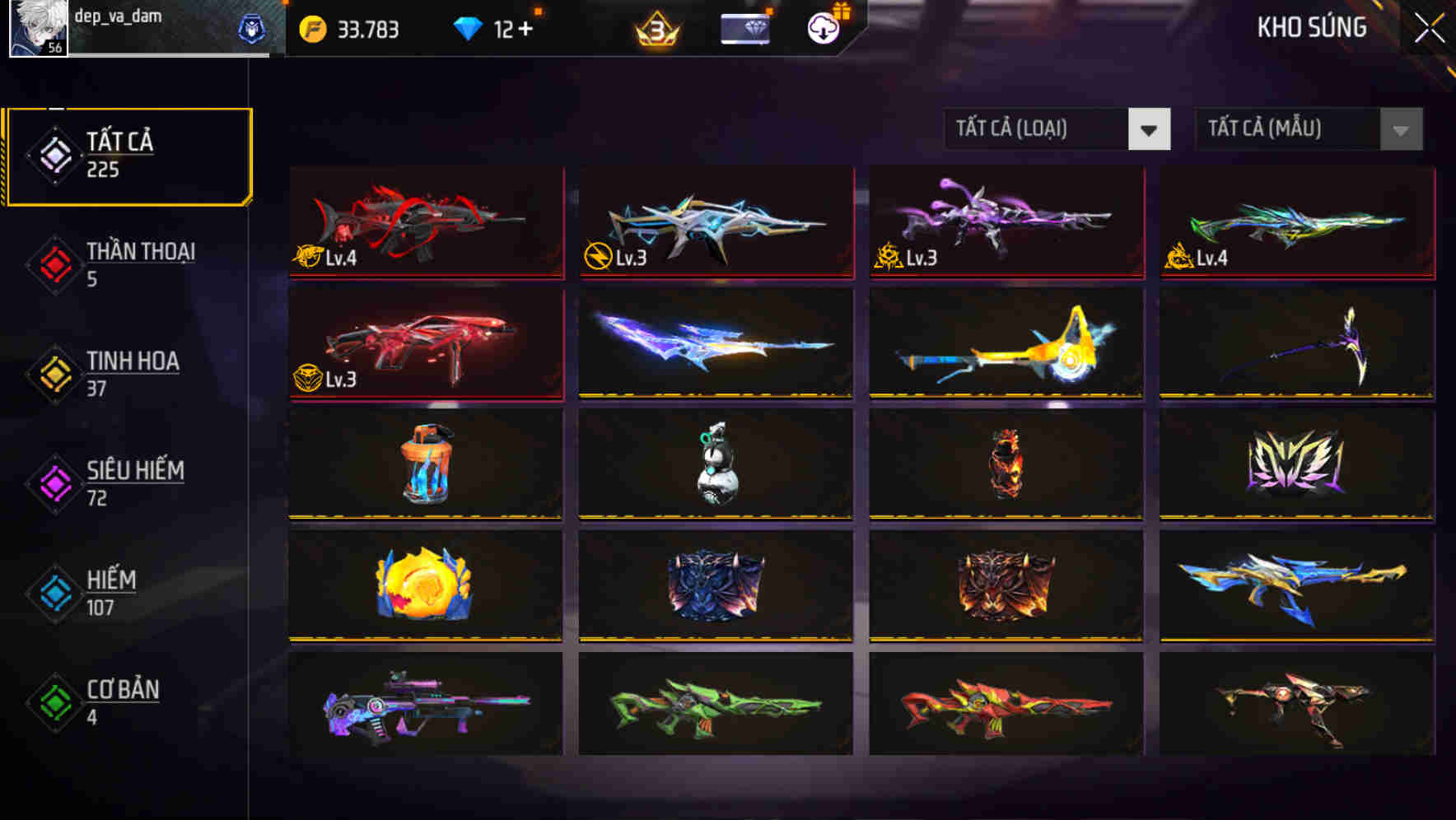The height and width of the screenshot is (820, 1456).
Task: Expand the weapon type dropdown arrow
Action: click(1150, 129)
